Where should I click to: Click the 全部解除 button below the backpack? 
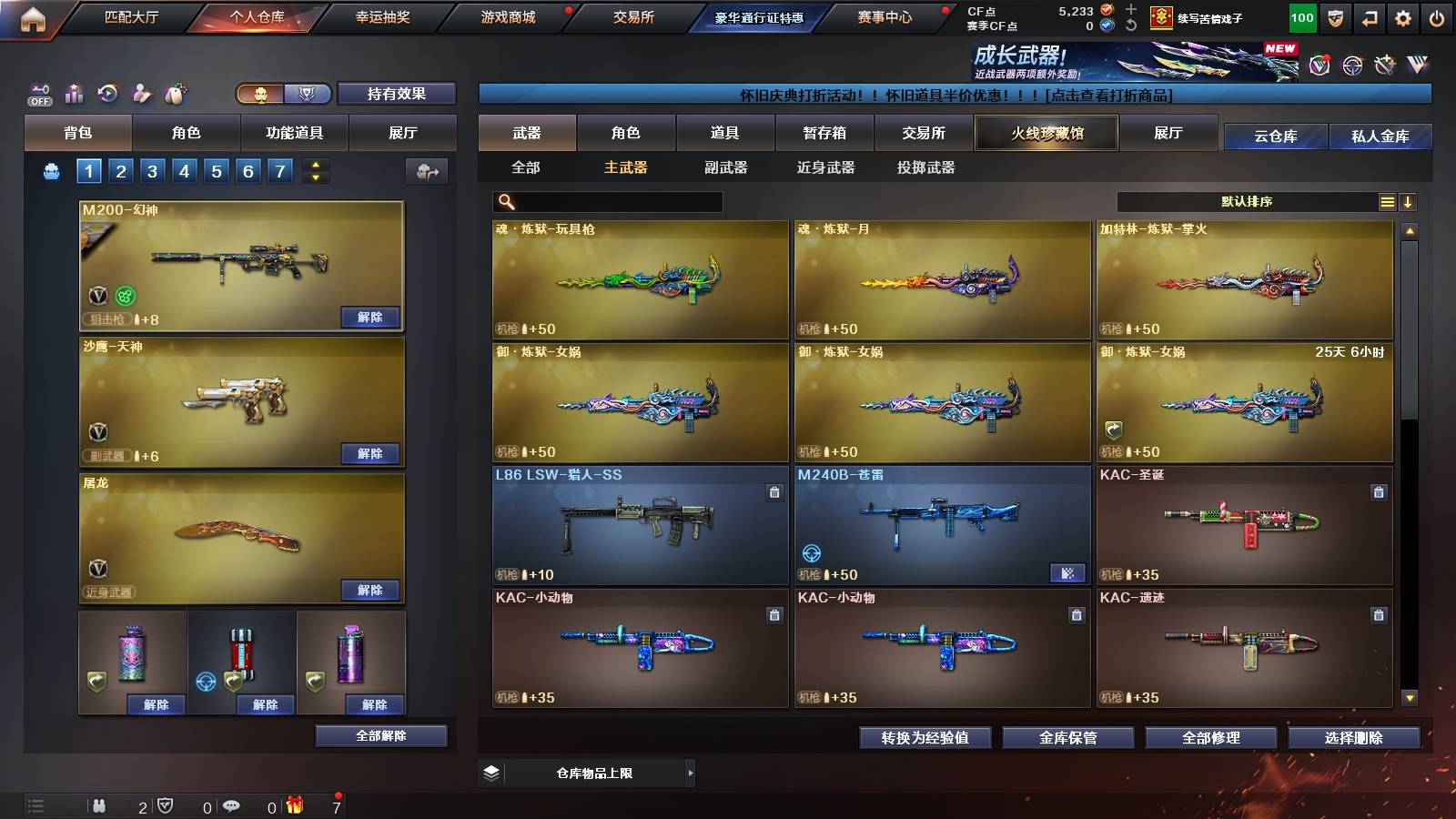381,735
